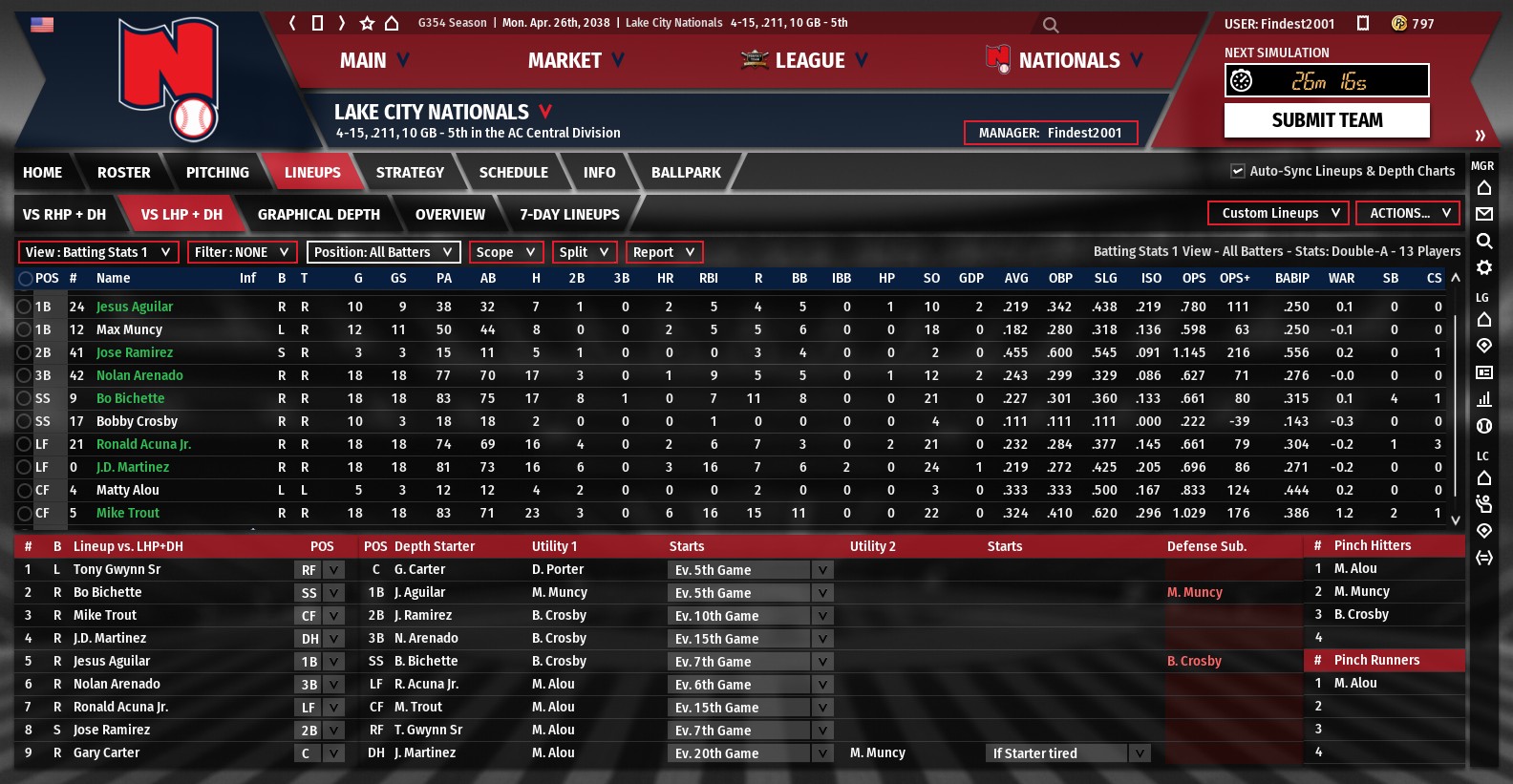Click the search magnifier in the top bar
The width and height of the screenshot is (1513, 784).
pos(1051,25)
